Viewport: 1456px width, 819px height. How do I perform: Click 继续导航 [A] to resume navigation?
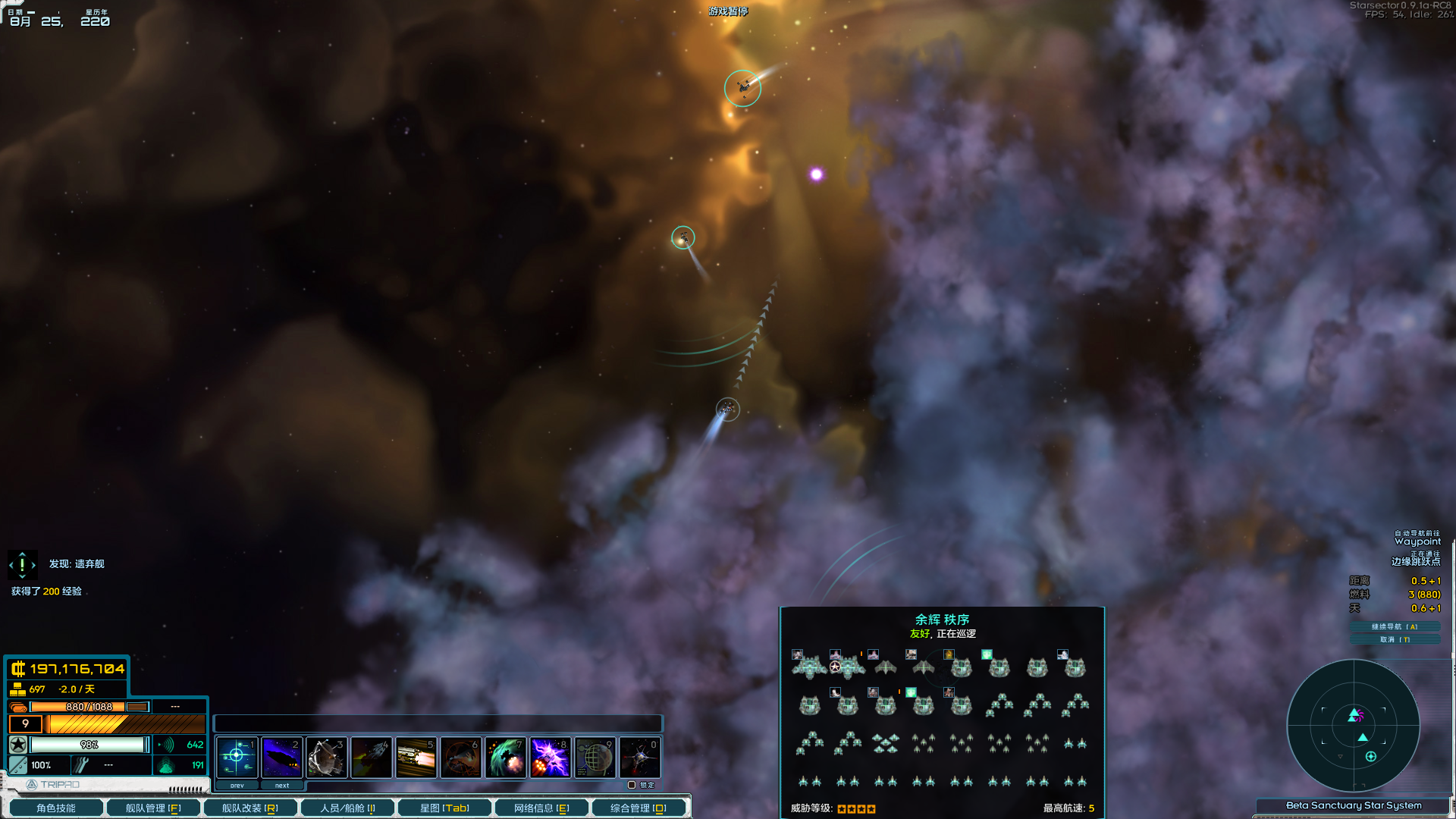pyautogui.click(x=1395, y=628)
